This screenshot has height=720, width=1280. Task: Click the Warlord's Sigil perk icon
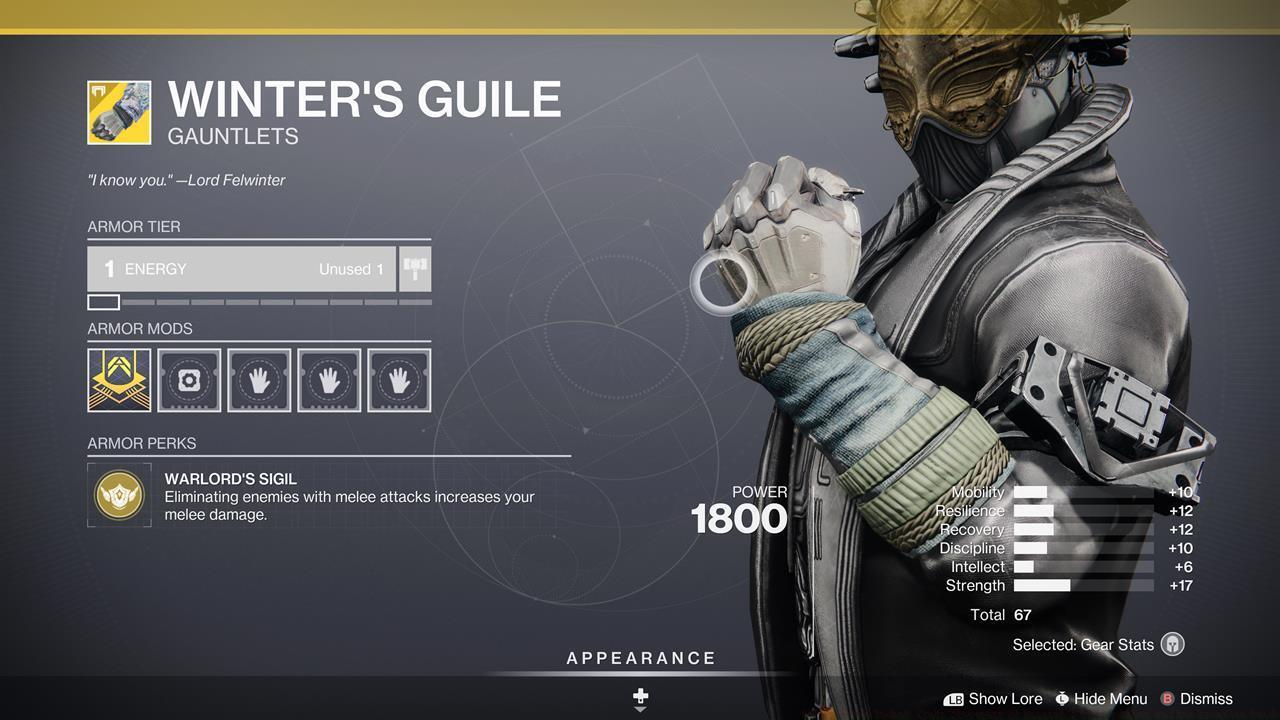[x=119, y=493]
